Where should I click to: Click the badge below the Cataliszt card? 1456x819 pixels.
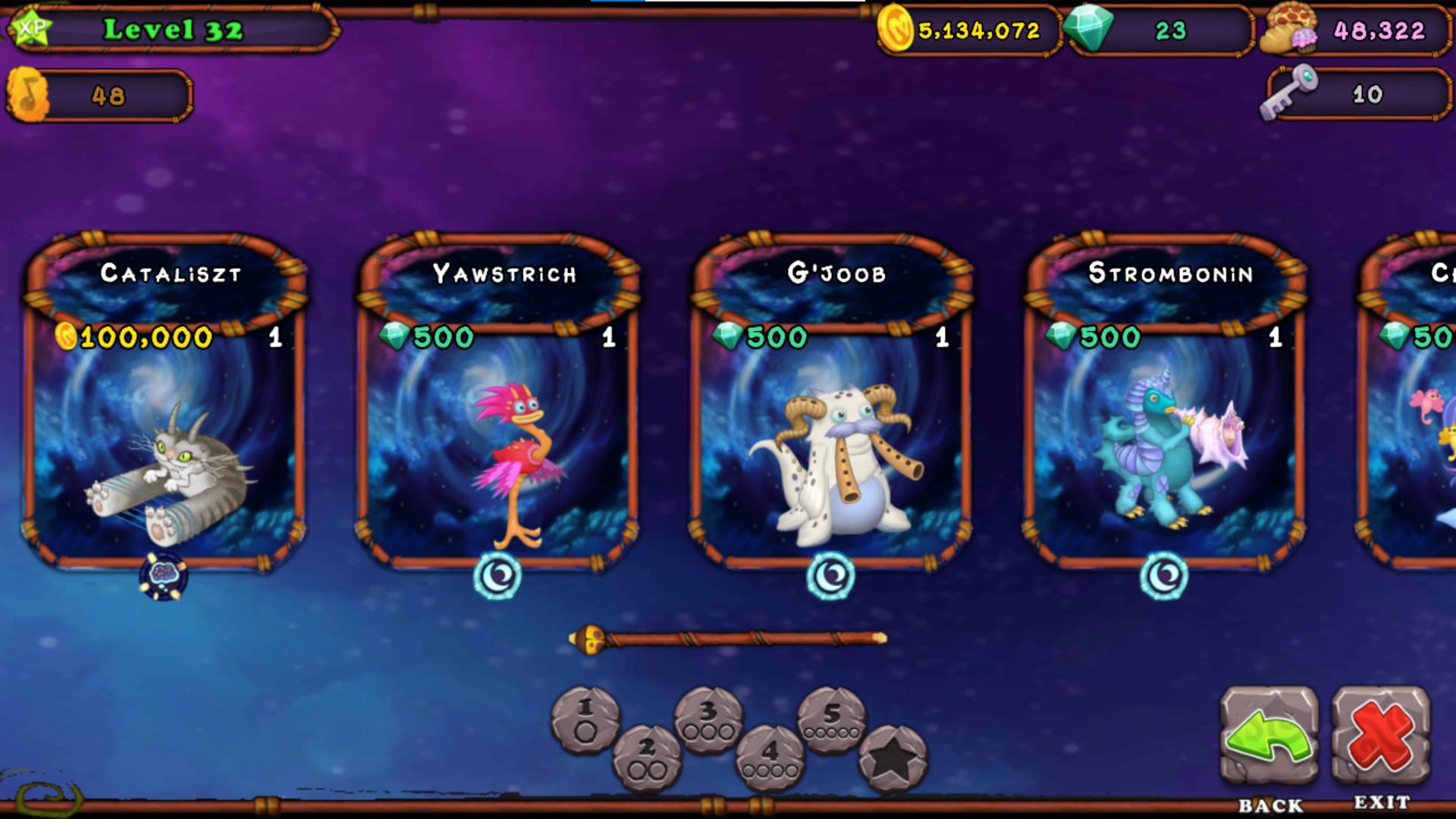tap(164, 575)
